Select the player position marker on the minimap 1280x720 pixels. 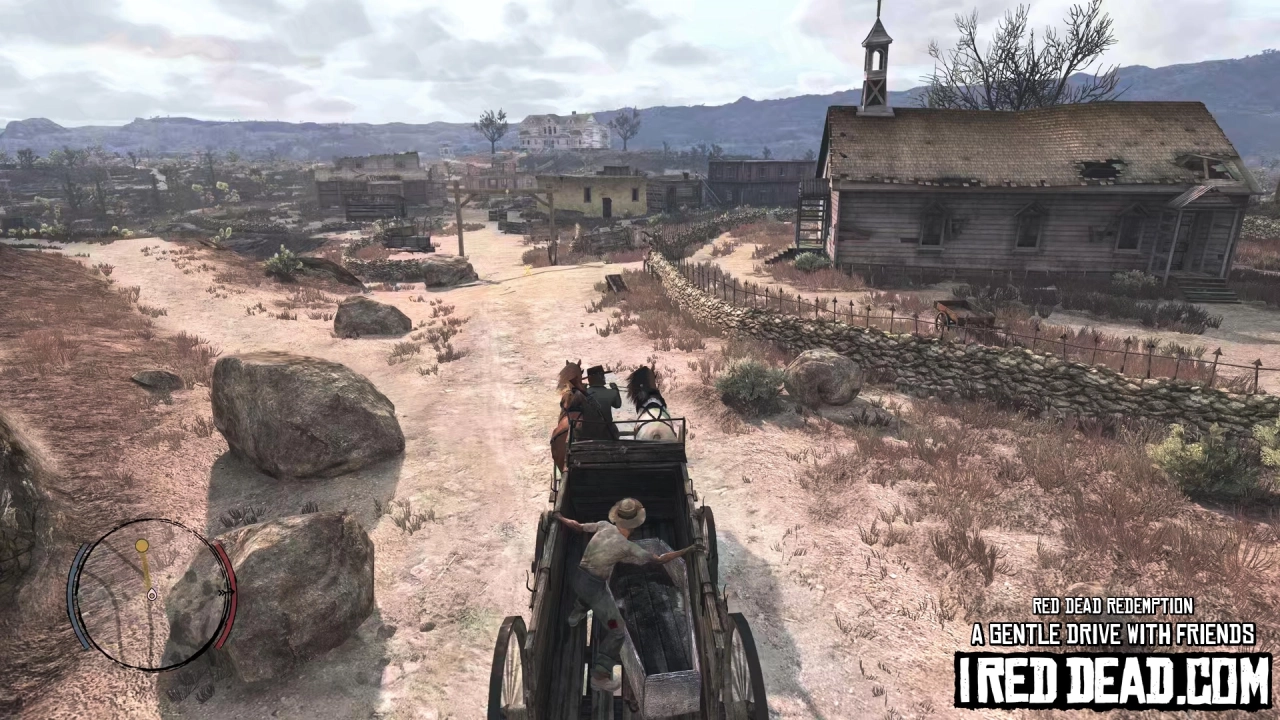[152, 595]
